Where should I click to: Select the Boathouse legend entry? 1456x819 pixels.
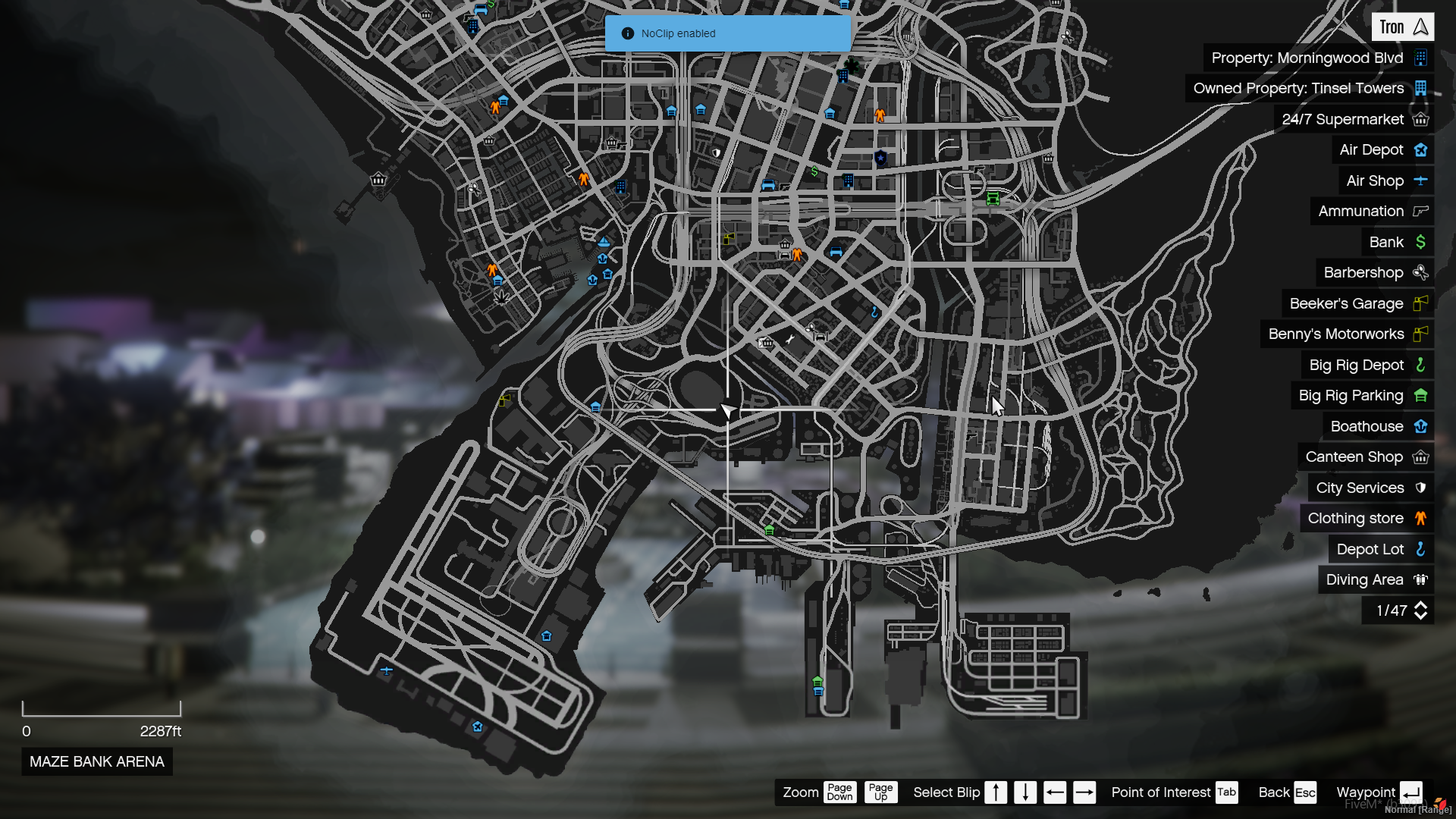(x=1377, y=427)
